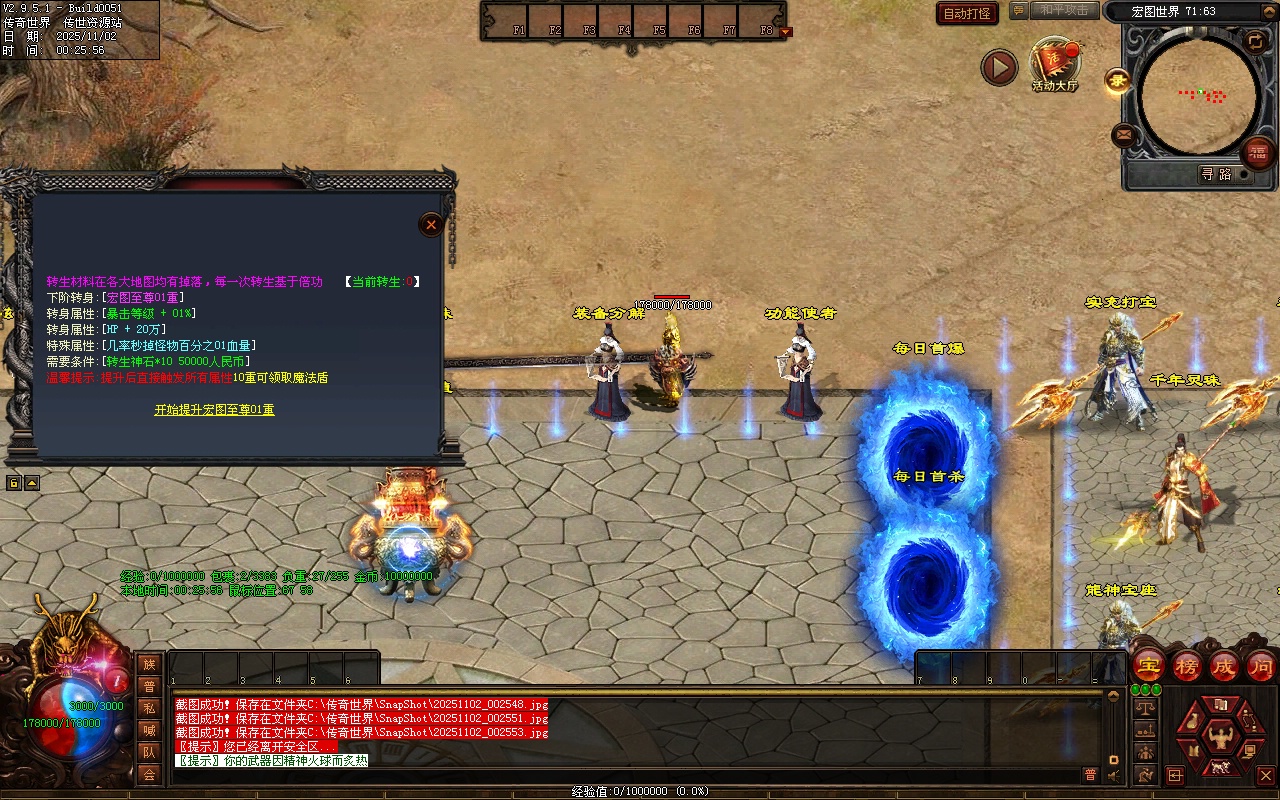Switch the 和平攻击 attack mode
The width and height of the screenshot is (1280, 800).
point(1063,10)
